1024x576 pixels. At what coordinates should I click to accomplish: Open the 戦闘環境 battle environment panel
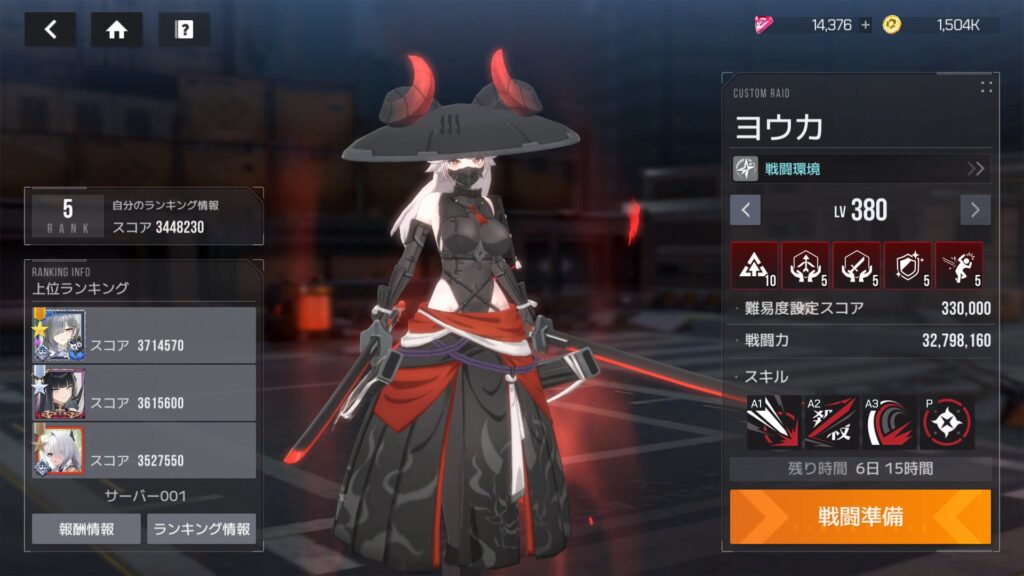pos(860,168)
